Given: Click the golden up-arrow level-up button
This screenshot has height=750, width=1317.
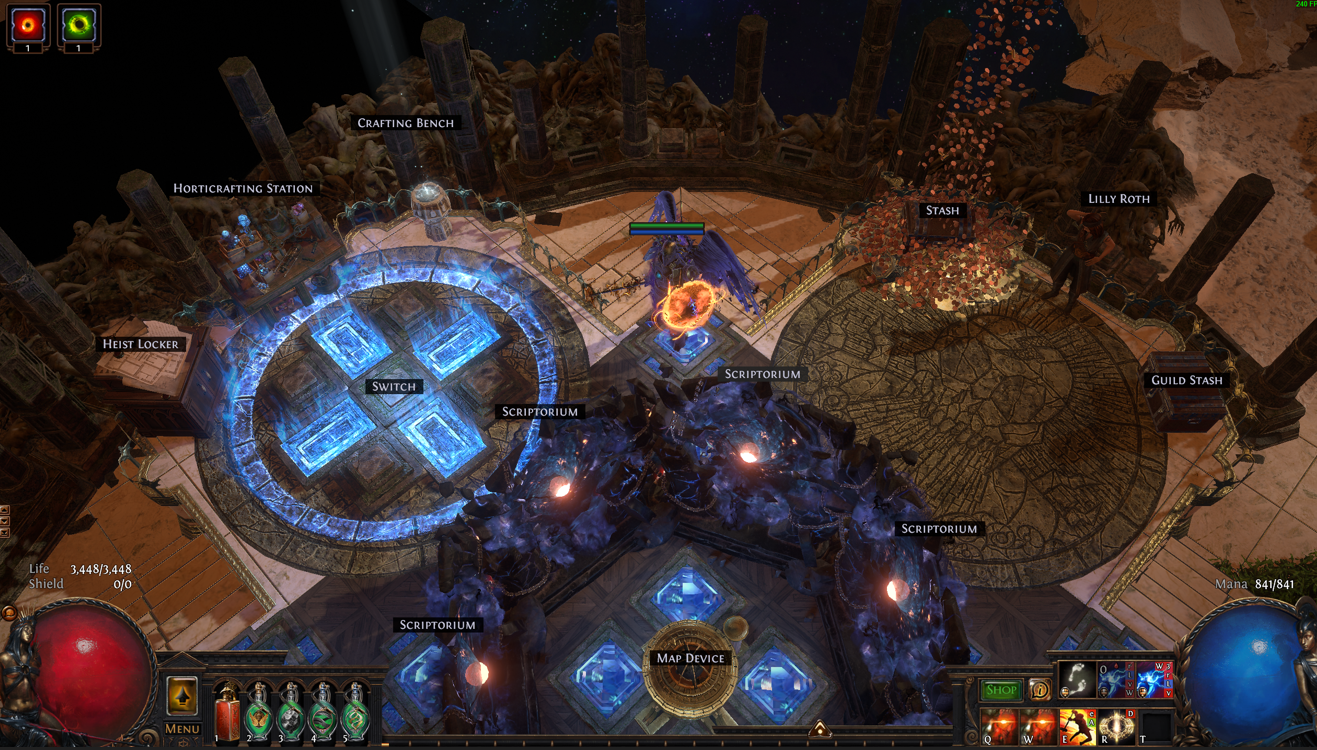Looking at the screenshot, I should (182, 694).
